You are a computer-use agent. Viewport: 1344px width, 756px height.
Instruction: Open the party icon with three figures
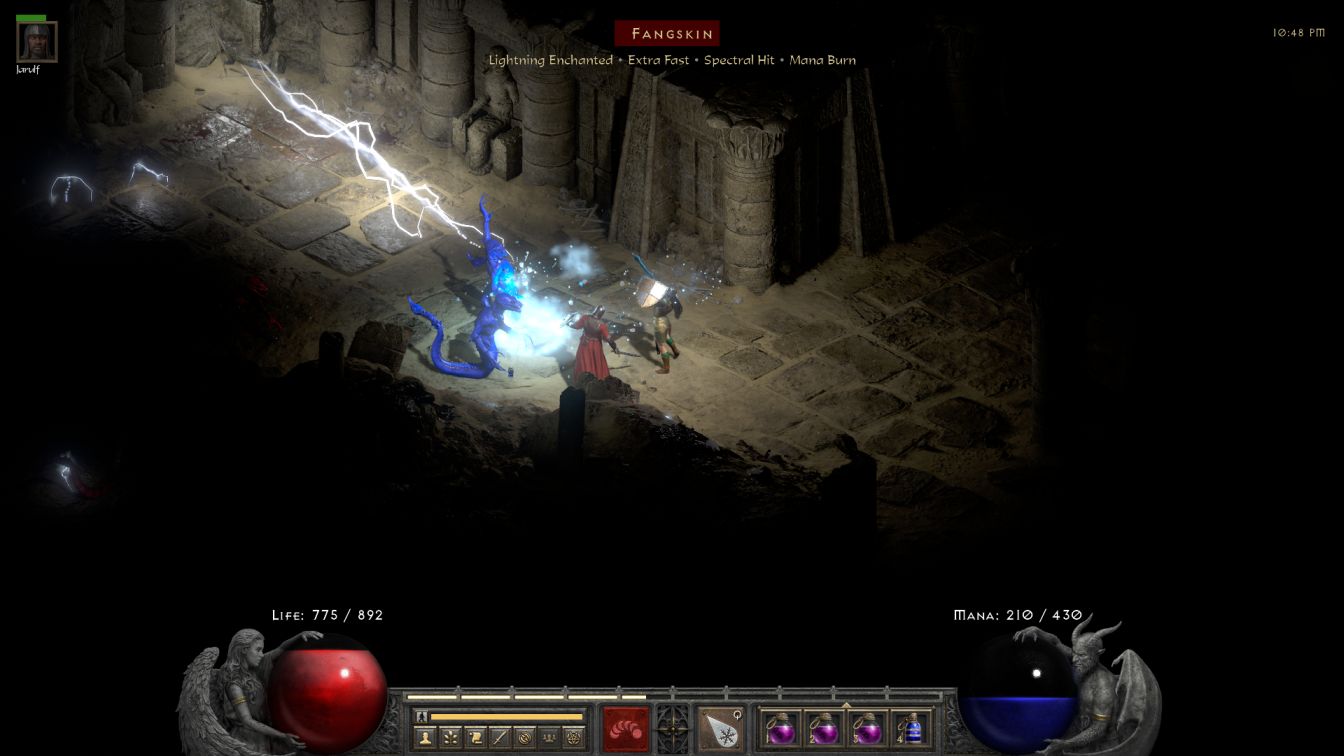[548, 738]
